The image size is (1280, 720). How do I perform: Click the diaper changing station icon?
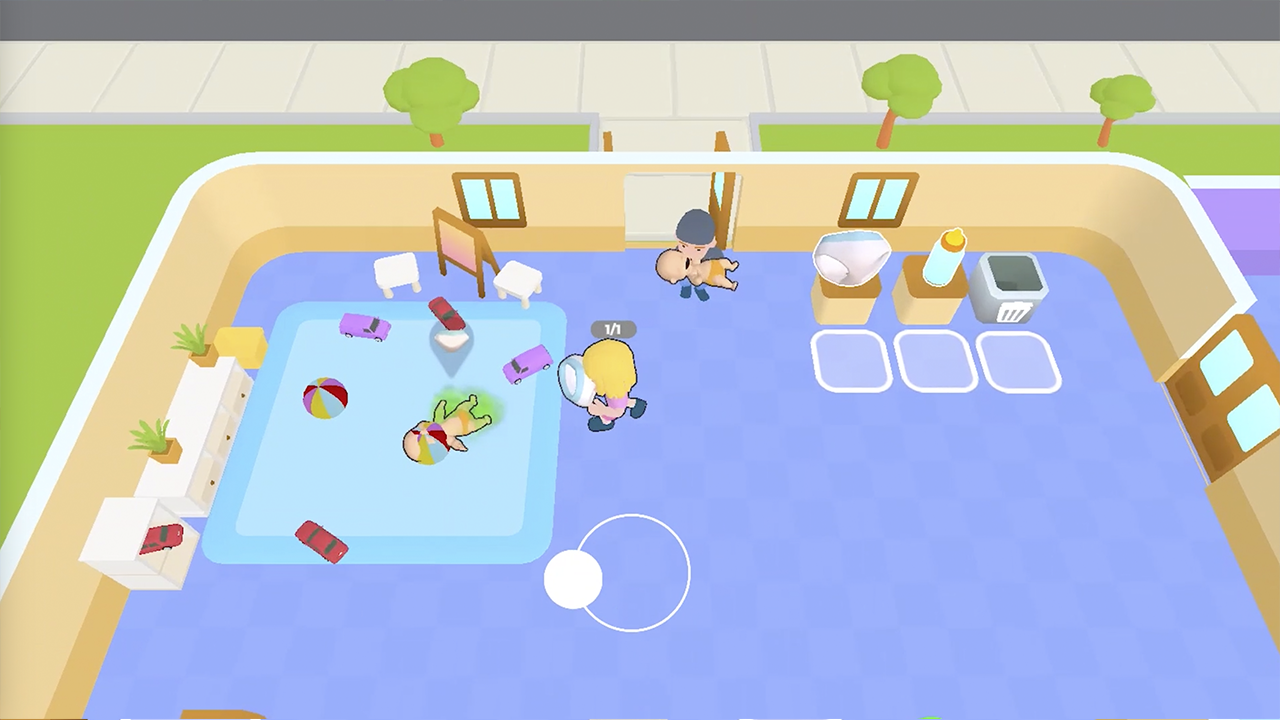[x=852, y=258]
